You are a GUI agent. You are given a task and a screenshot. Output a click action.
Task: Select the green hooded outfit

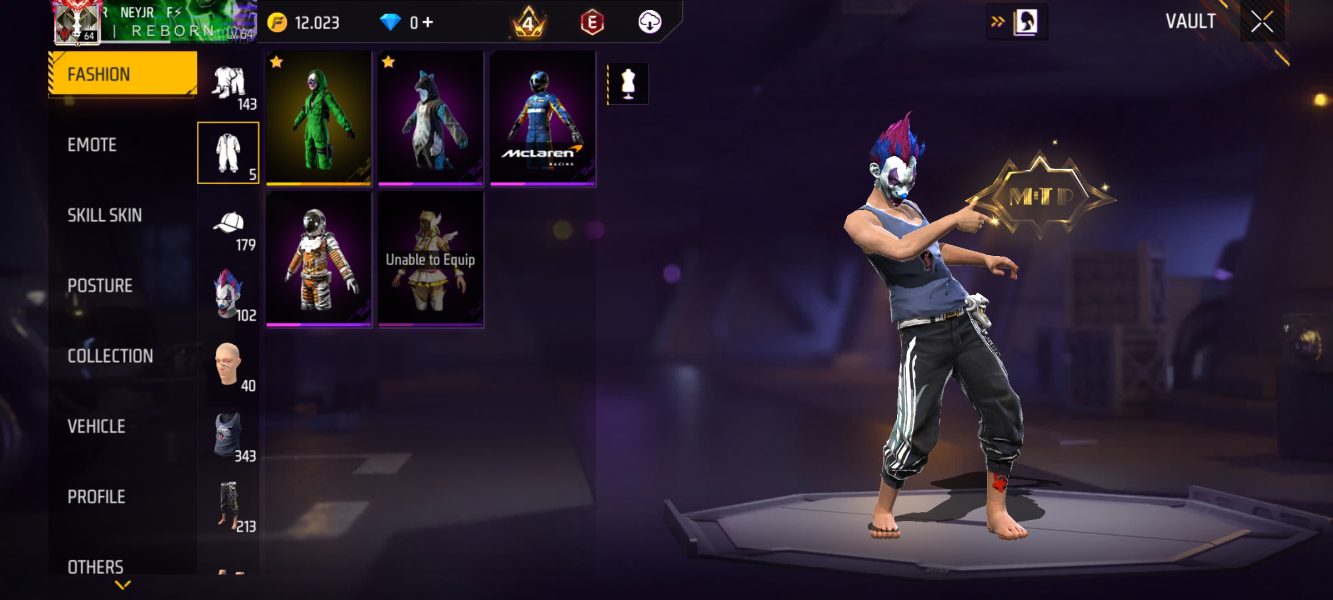tap(319, 118)
